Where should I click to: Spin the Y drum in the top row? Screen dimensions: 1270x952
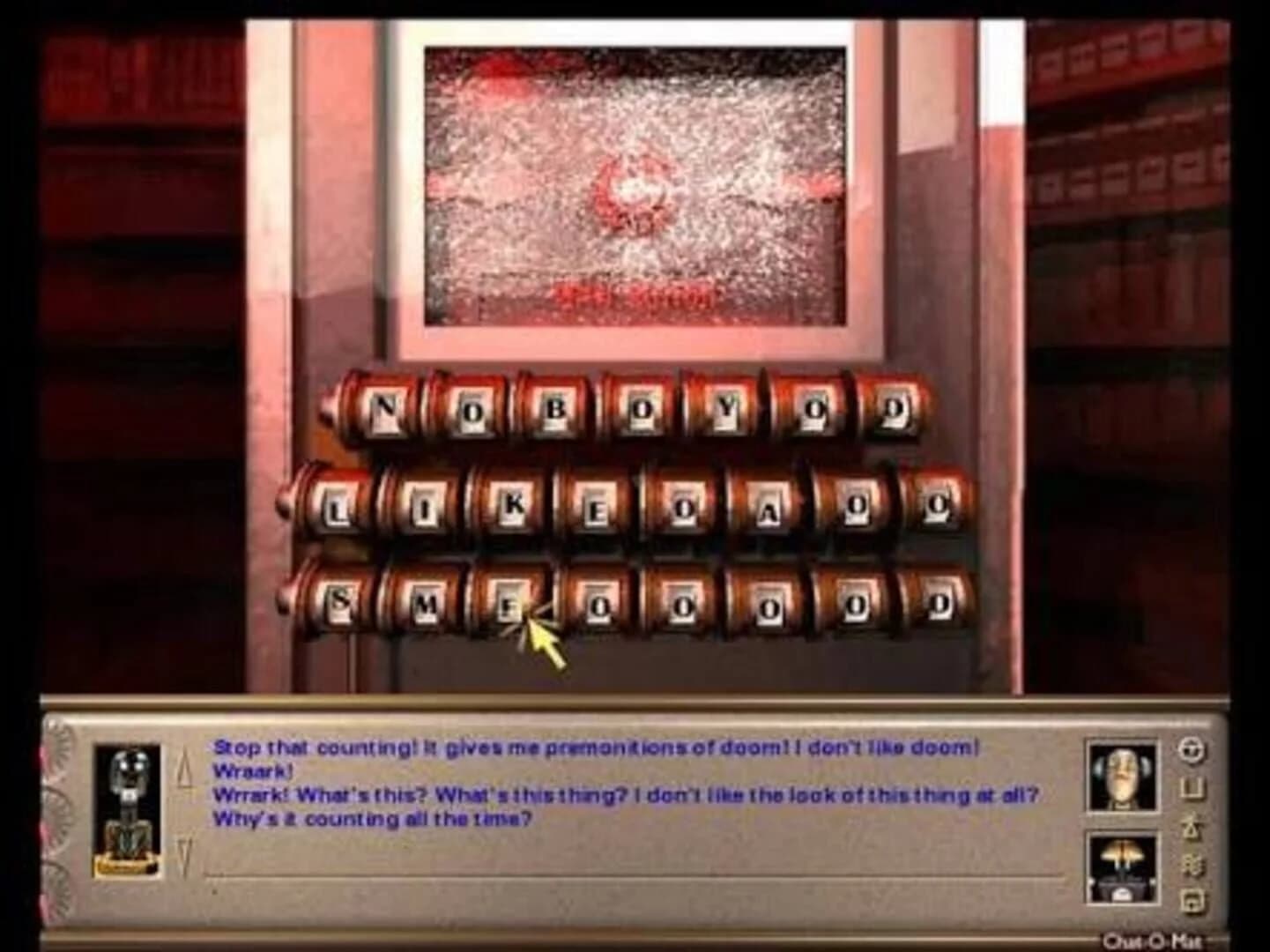(x=727, y=407)
